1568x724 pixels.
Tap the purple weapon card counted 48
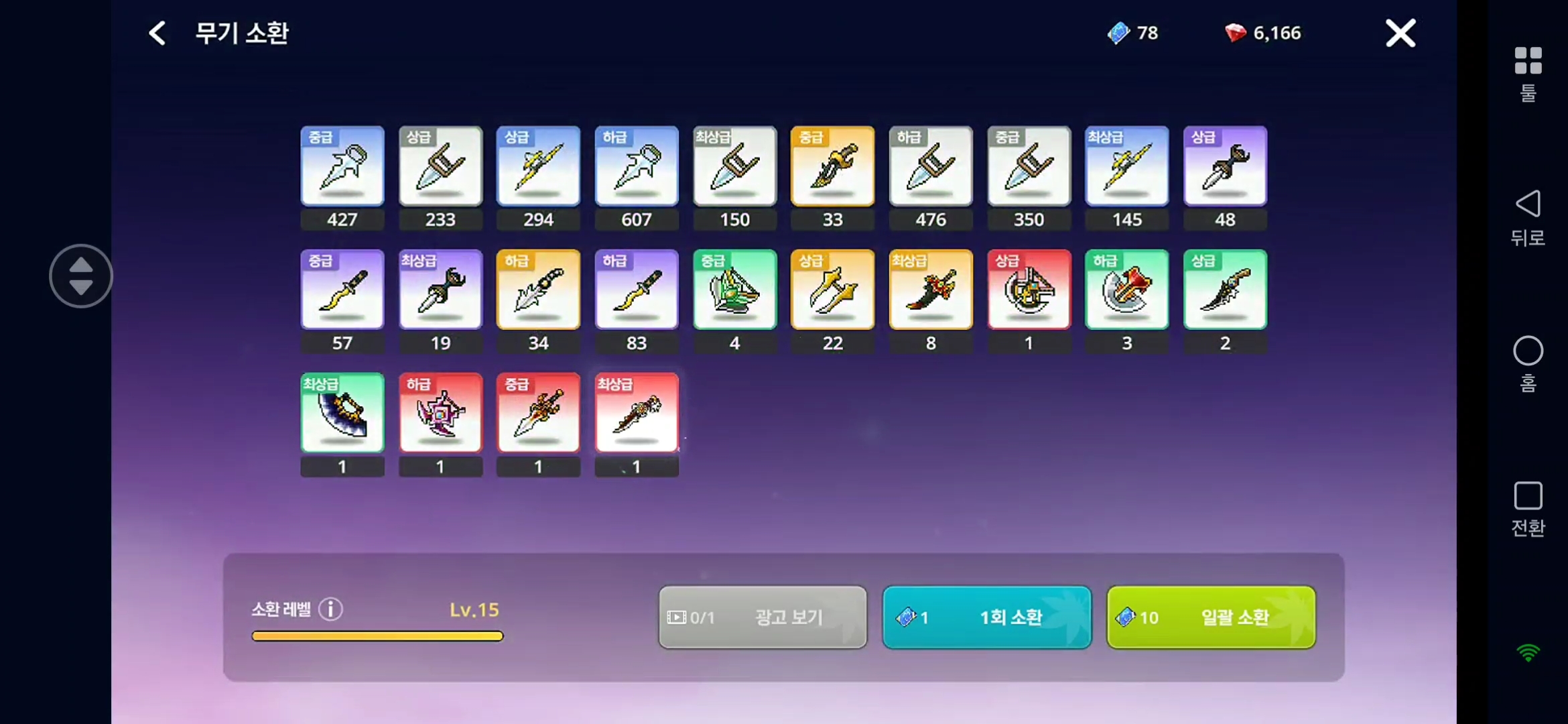coord(1225,166)
